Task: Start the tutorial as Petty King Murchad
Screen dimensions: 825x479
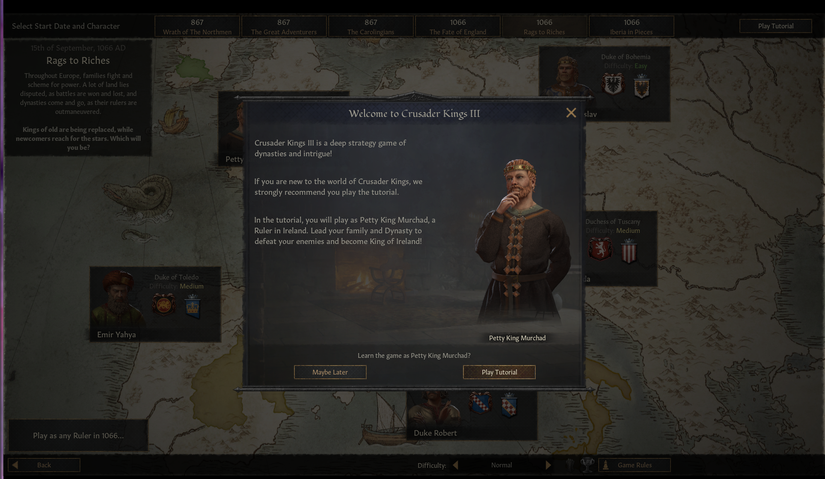Action: (499, 372)
